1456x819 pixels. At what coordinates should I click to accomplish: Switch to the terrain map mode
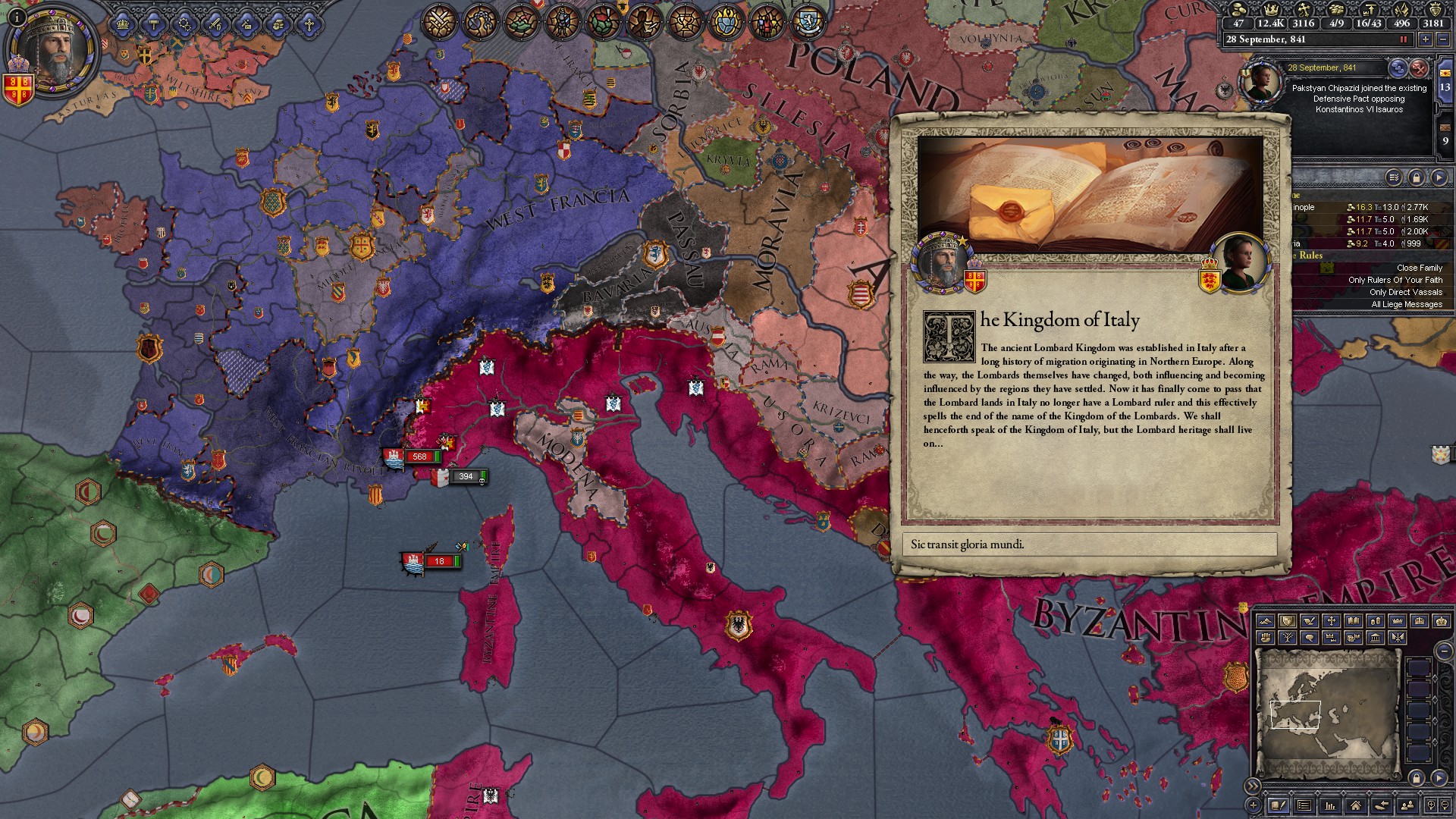(1265, 621)
